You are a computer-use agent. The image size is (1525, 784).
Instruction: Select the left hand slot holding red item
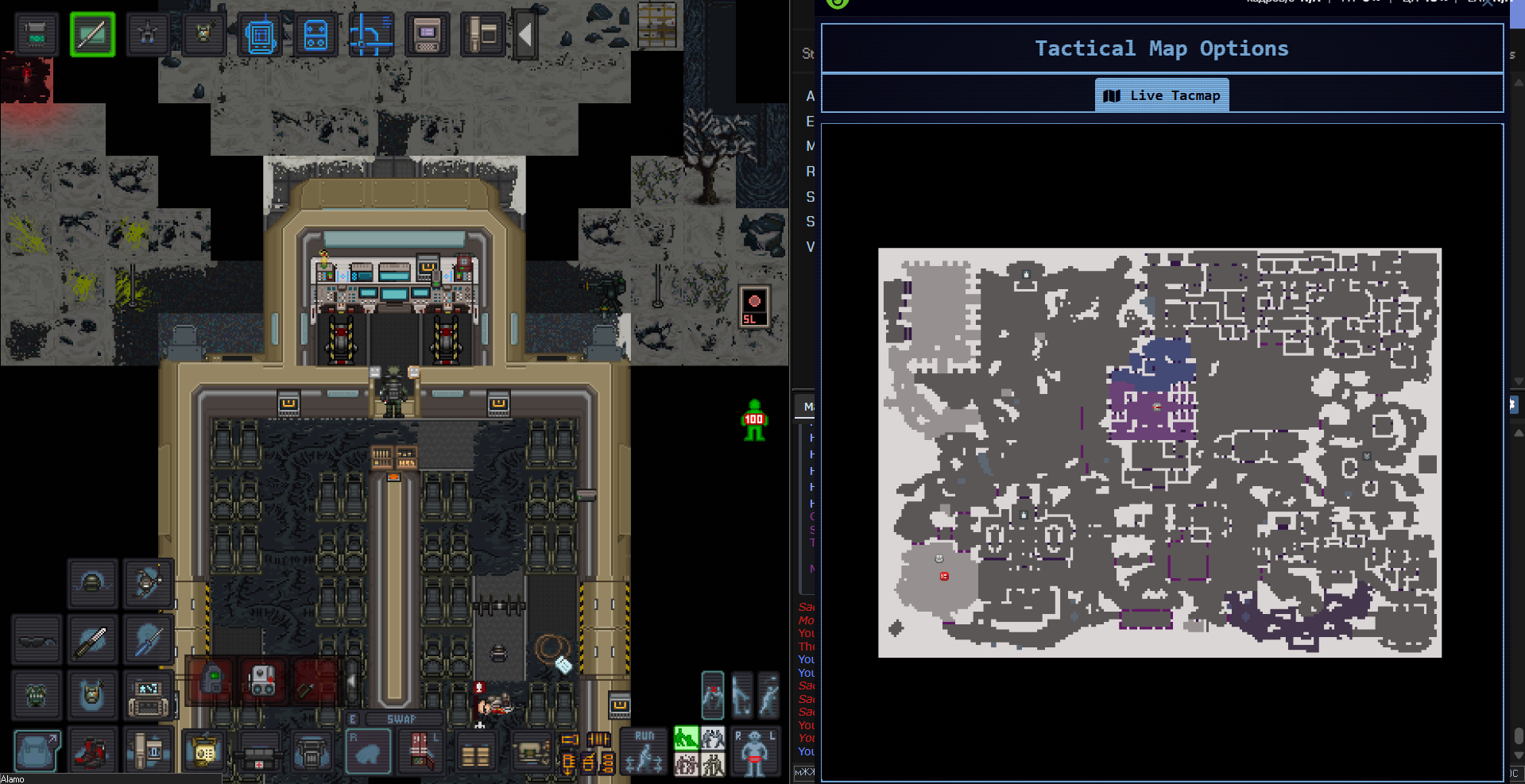[x=422, y=751]
